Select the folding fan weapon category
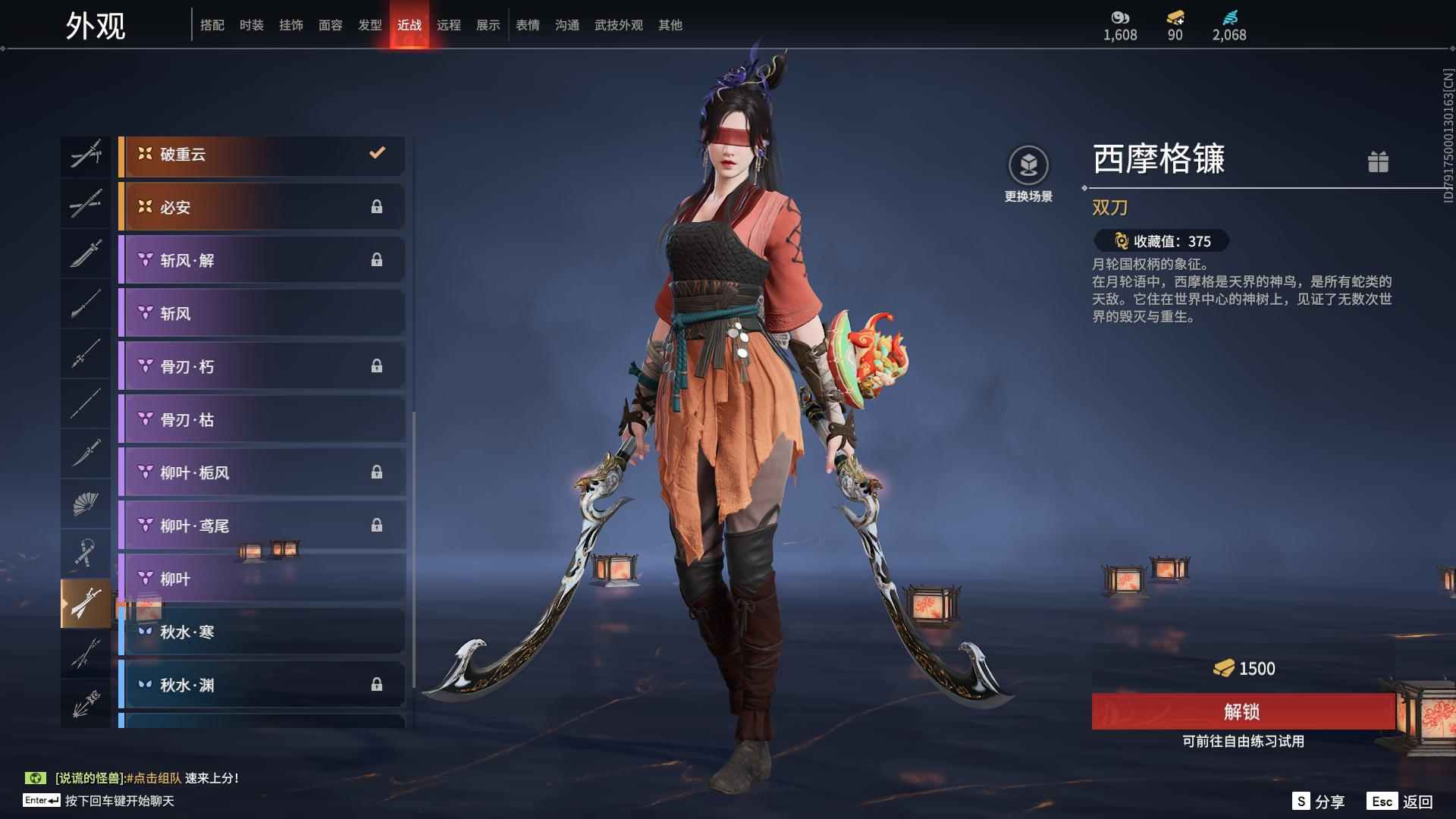1456x819 pixels. click(x=86, y=504)
